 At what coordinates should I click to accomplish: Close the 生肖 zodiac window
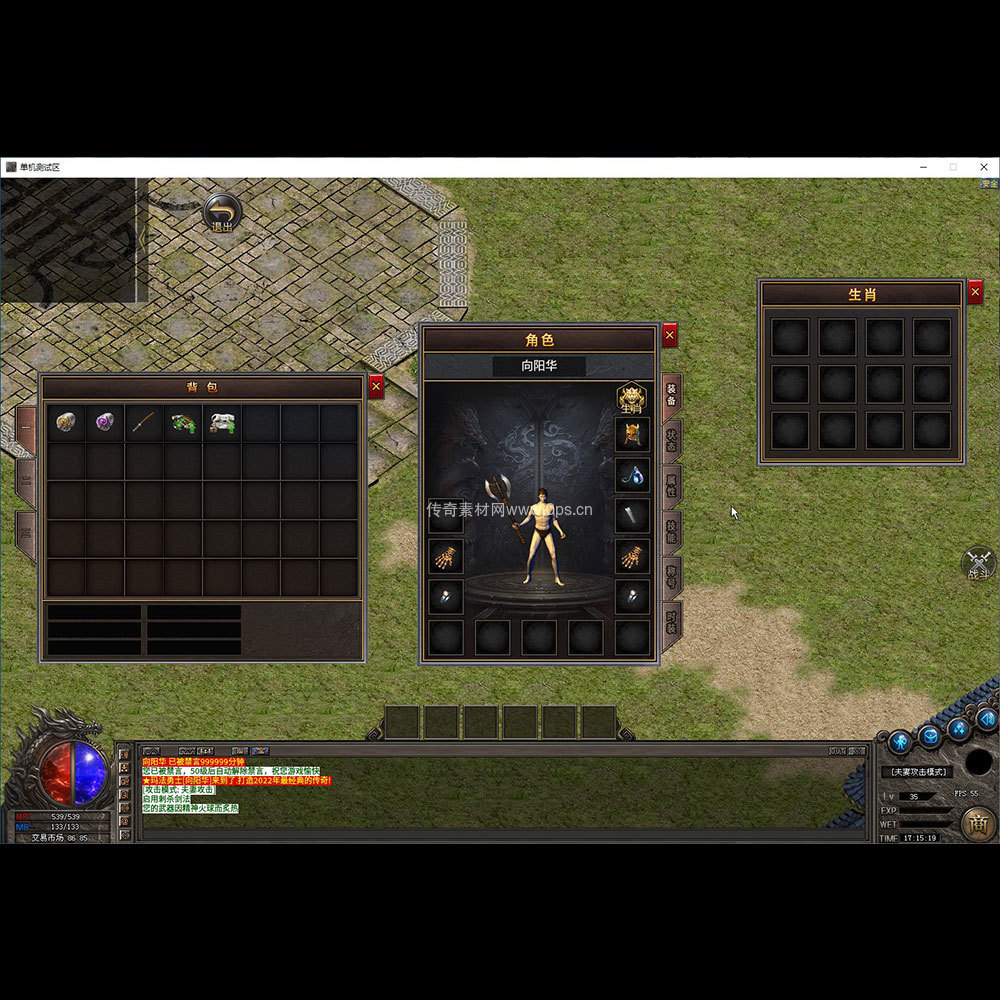pyautogui.click(x=975, y=292)
